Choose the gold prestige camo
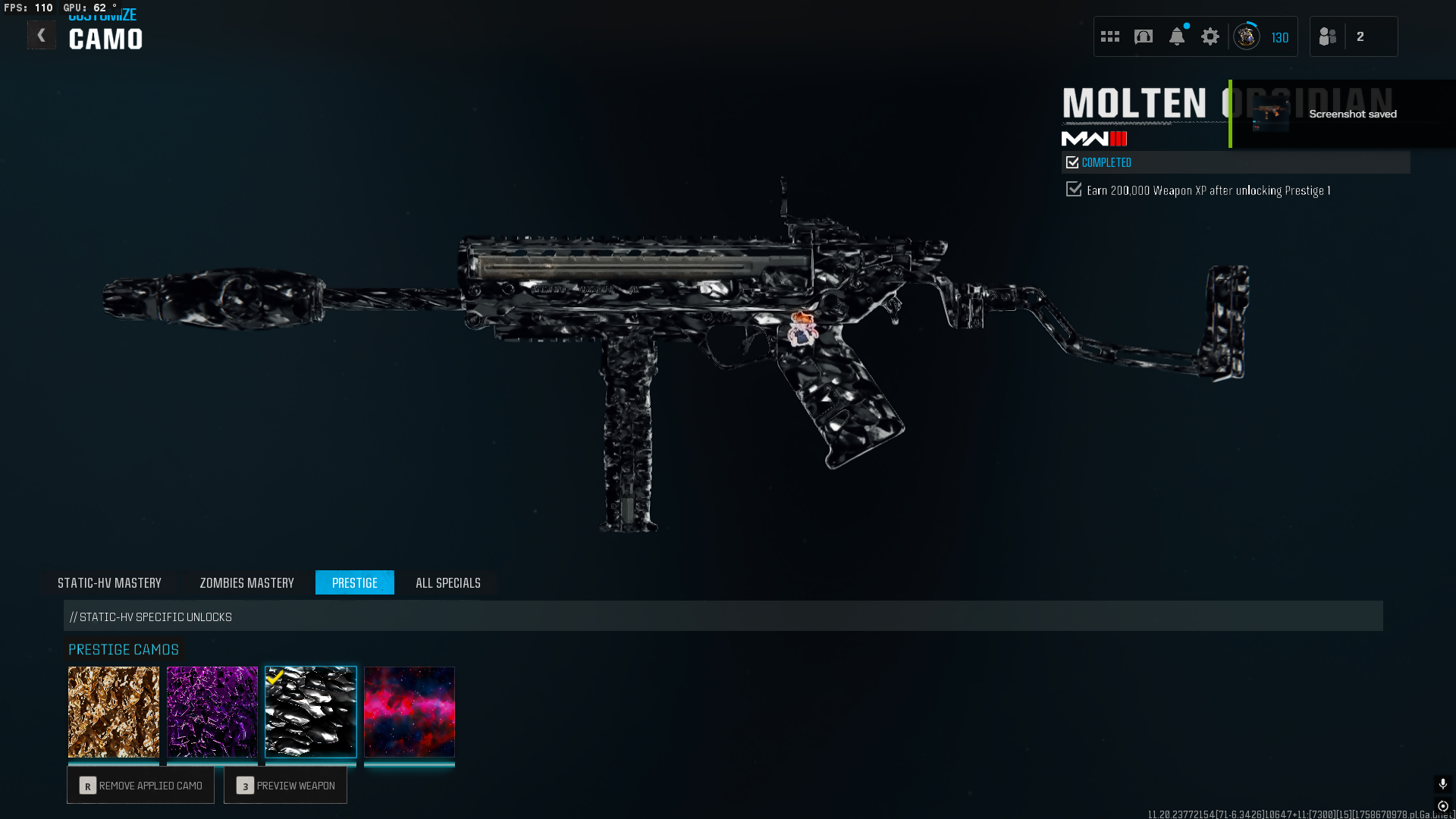The height and width of the screenshot is (819, 1456). coord(114,711)
